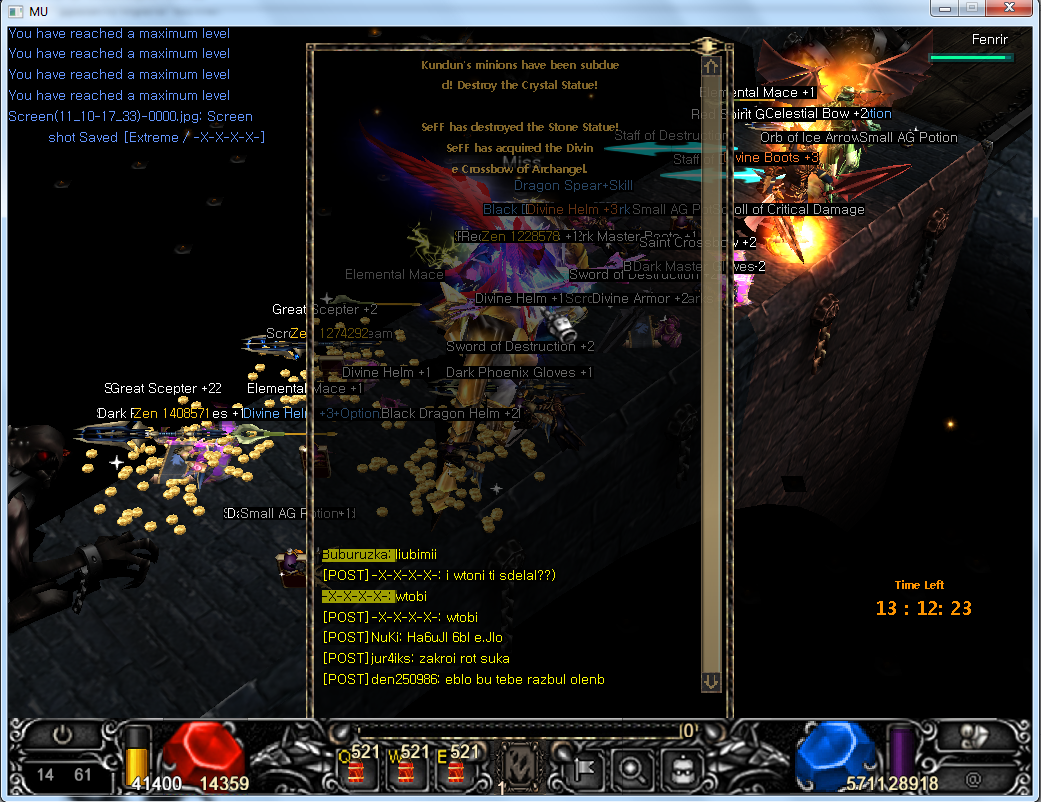Use the potion in the E slot

click(x=455, y=771)
